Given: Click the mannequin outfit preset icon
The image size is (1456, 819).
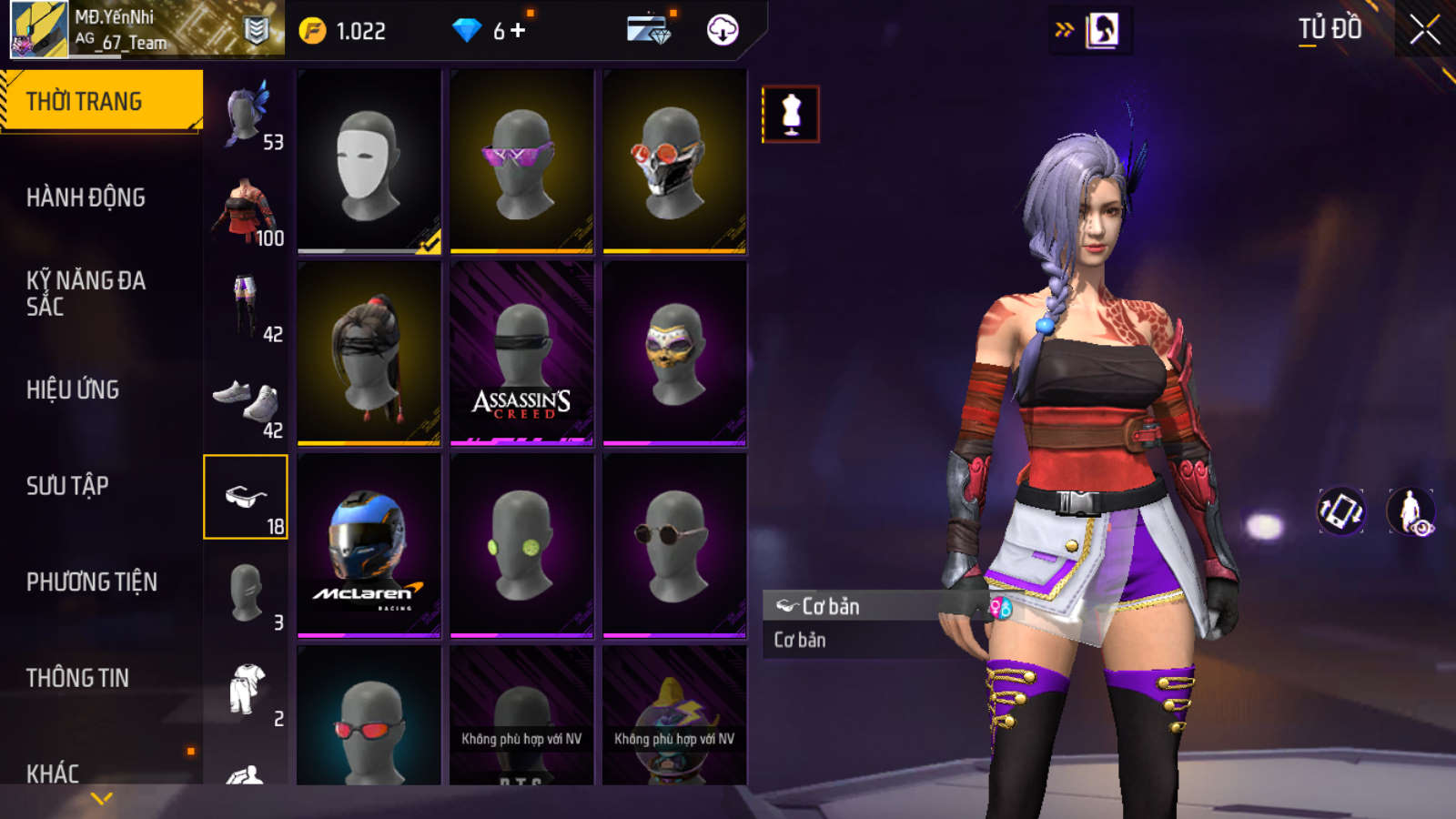Looking at the screenshot, I should point(791,115).
